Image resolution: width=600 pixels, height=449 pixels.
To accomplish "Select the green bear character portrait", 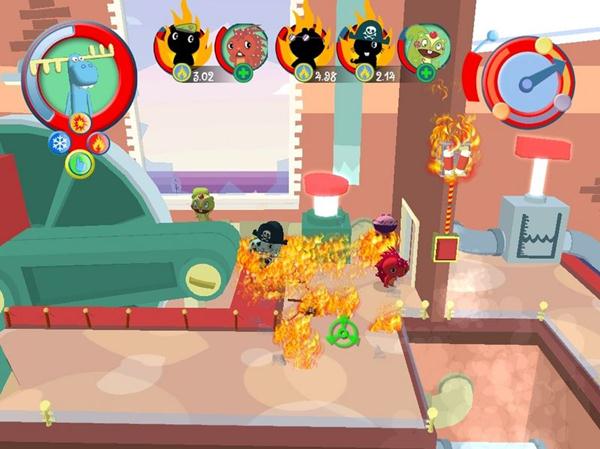I will click(426, 46).
